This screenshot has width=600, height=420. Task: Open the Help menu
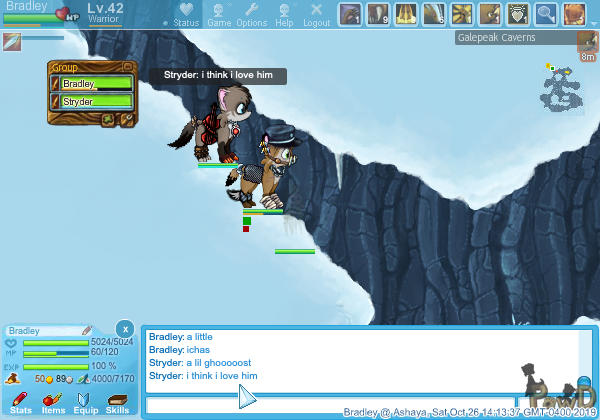(284, 14)
